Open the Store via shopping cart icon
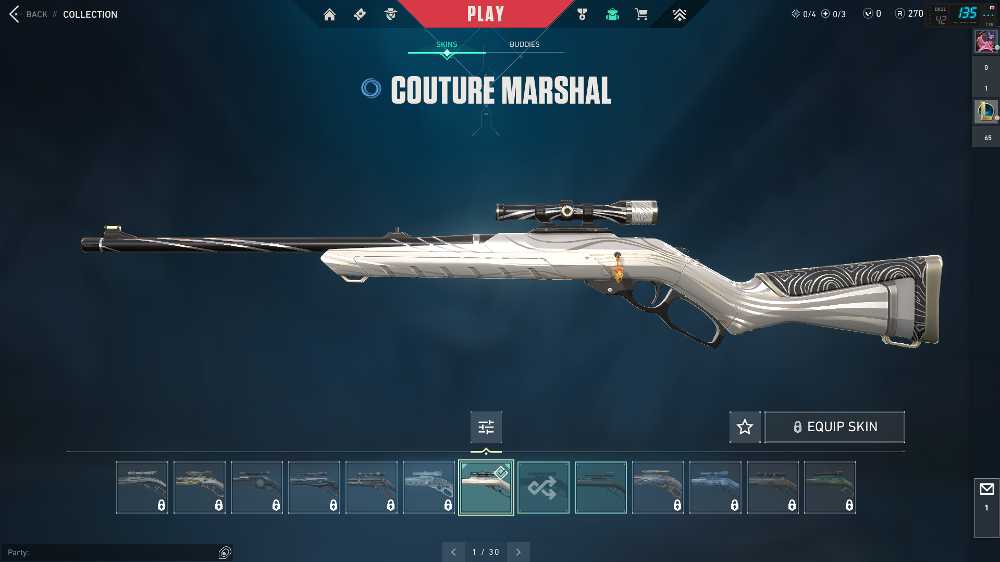 coord(641,14)
